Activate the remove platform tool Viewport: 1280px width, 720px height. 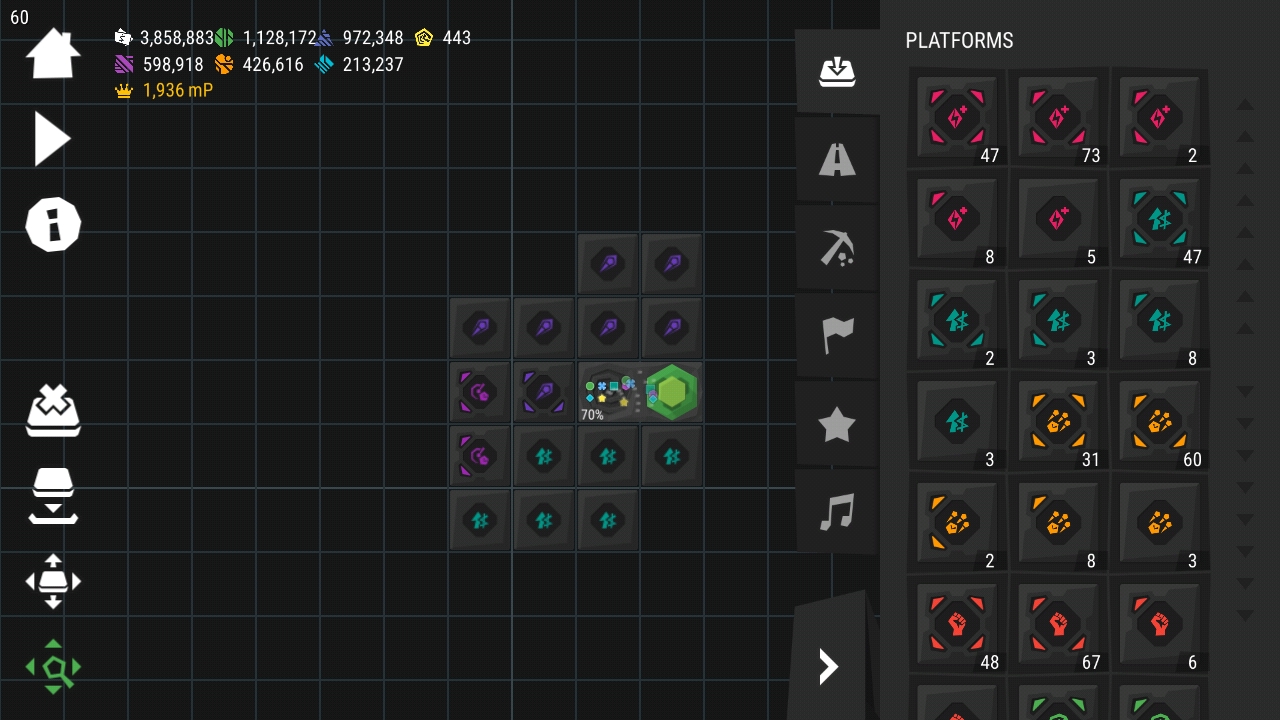click(53, 410)
